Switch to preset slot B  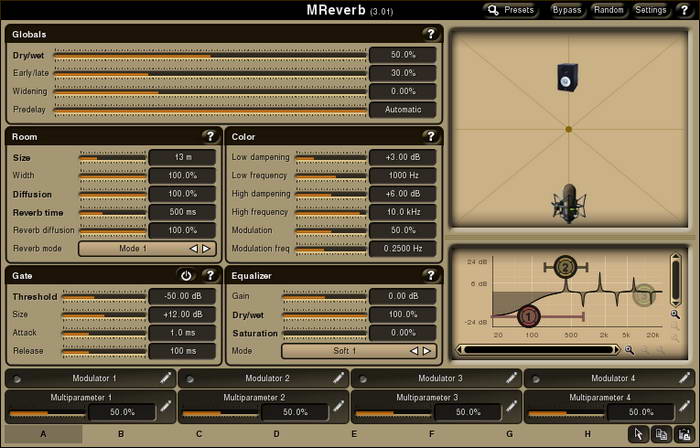tap(121, 434)
